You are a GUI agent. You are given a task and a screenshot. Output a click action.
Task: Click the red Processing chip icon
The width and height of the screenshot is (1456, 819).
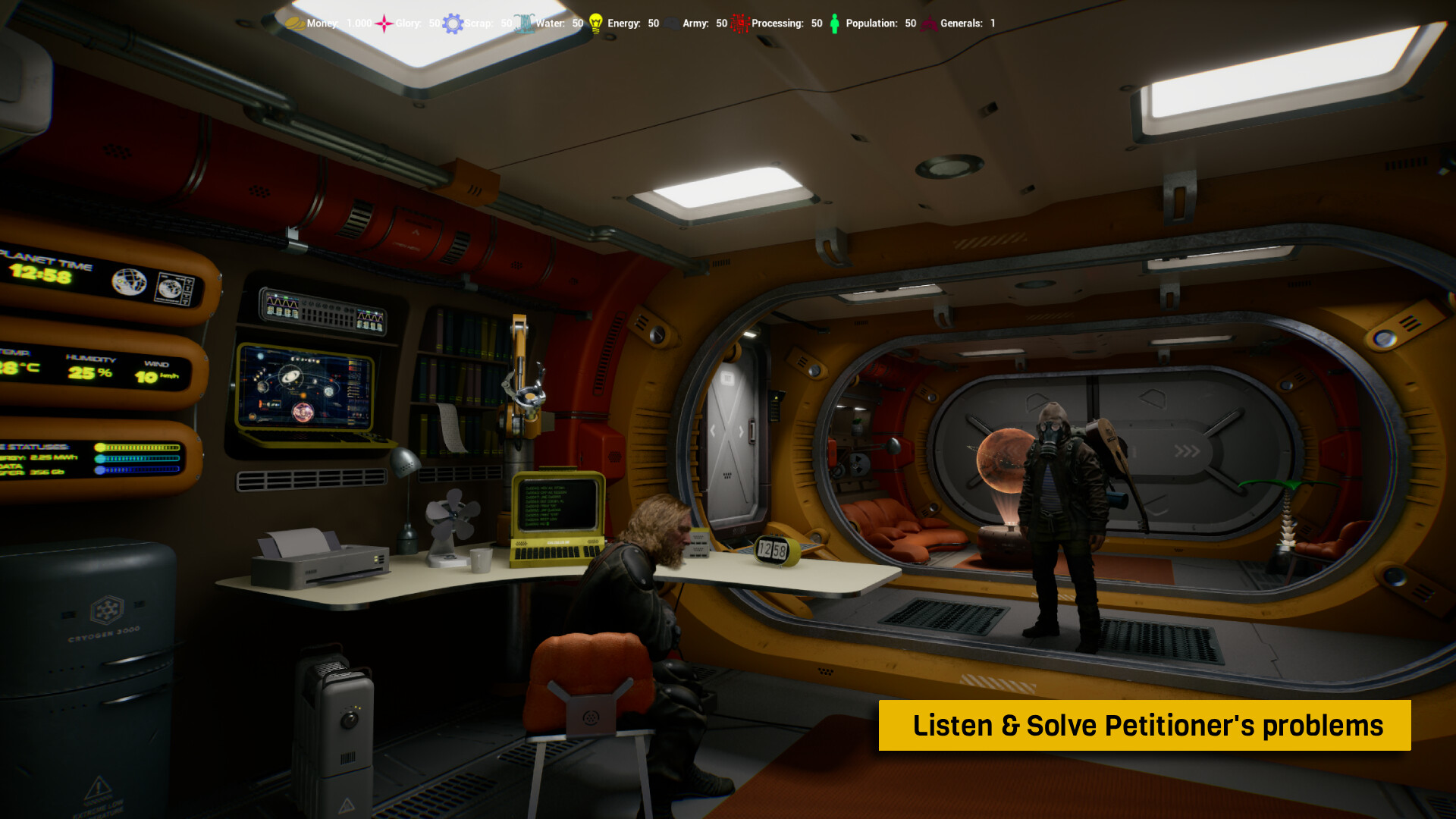pos(740,24)
